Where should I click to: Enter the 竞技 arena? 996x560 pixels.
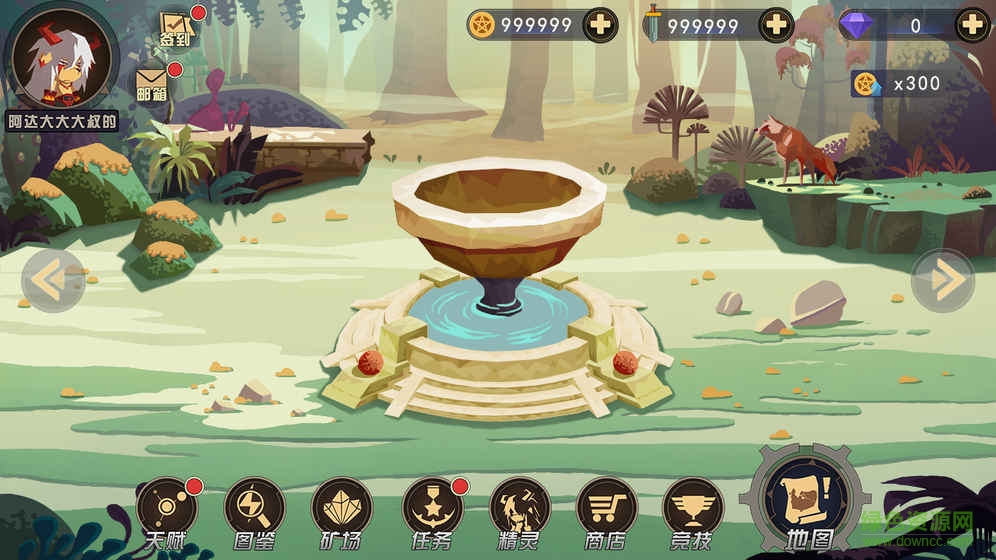click(692, 508)
